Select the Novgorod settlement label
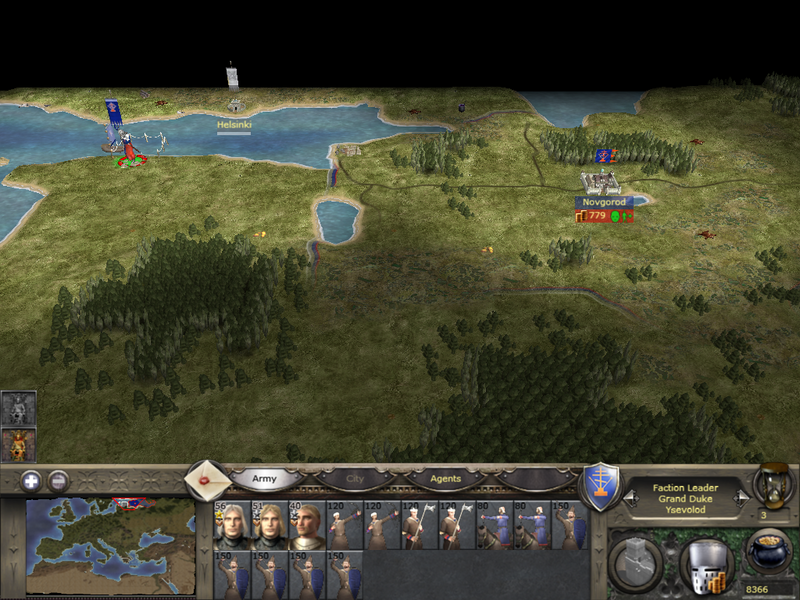This screenshot has width=800, height=600. click(603, 202)
